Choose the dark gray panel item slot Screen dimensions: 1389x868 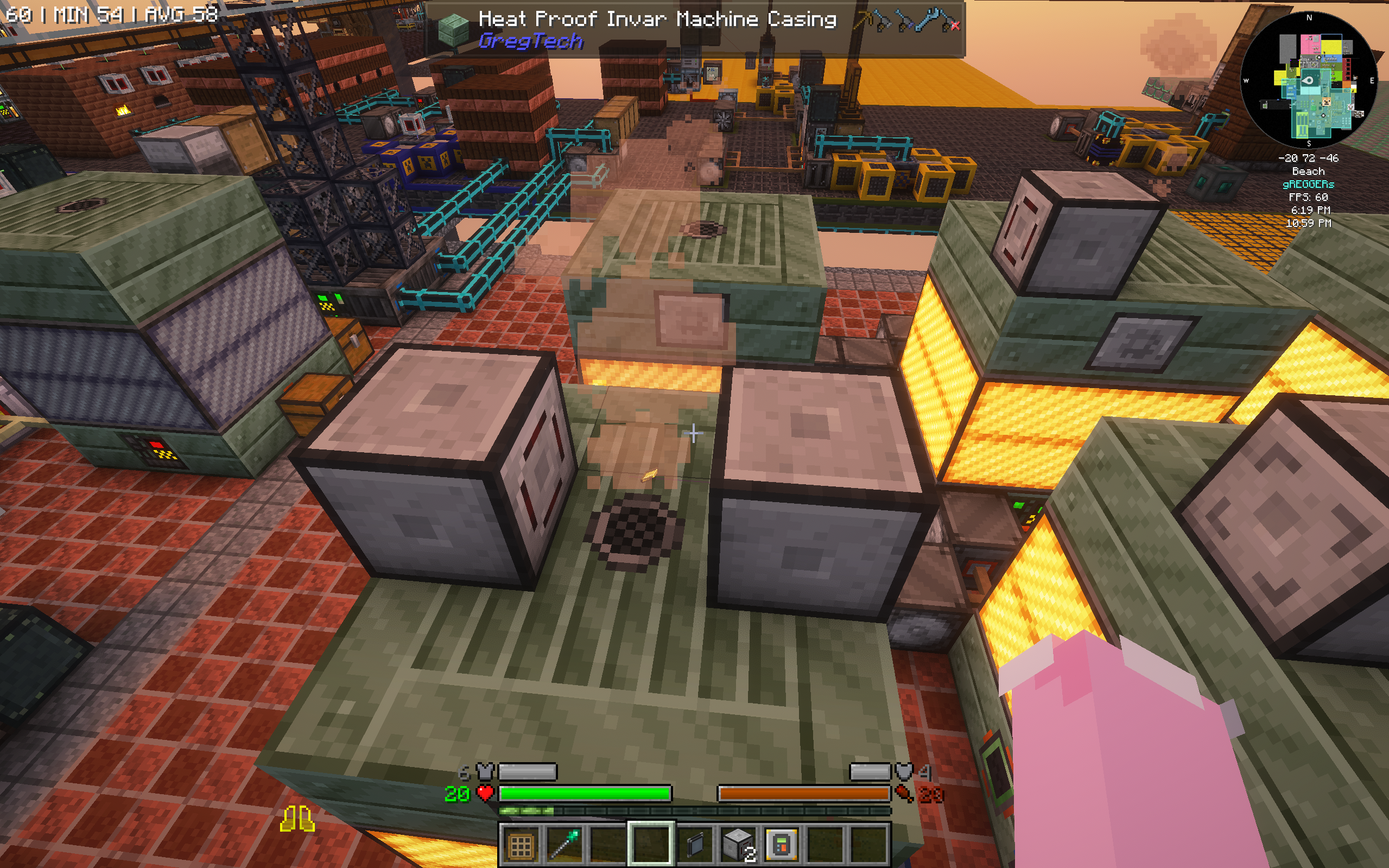pyautogui.click(x=695, y=845)
